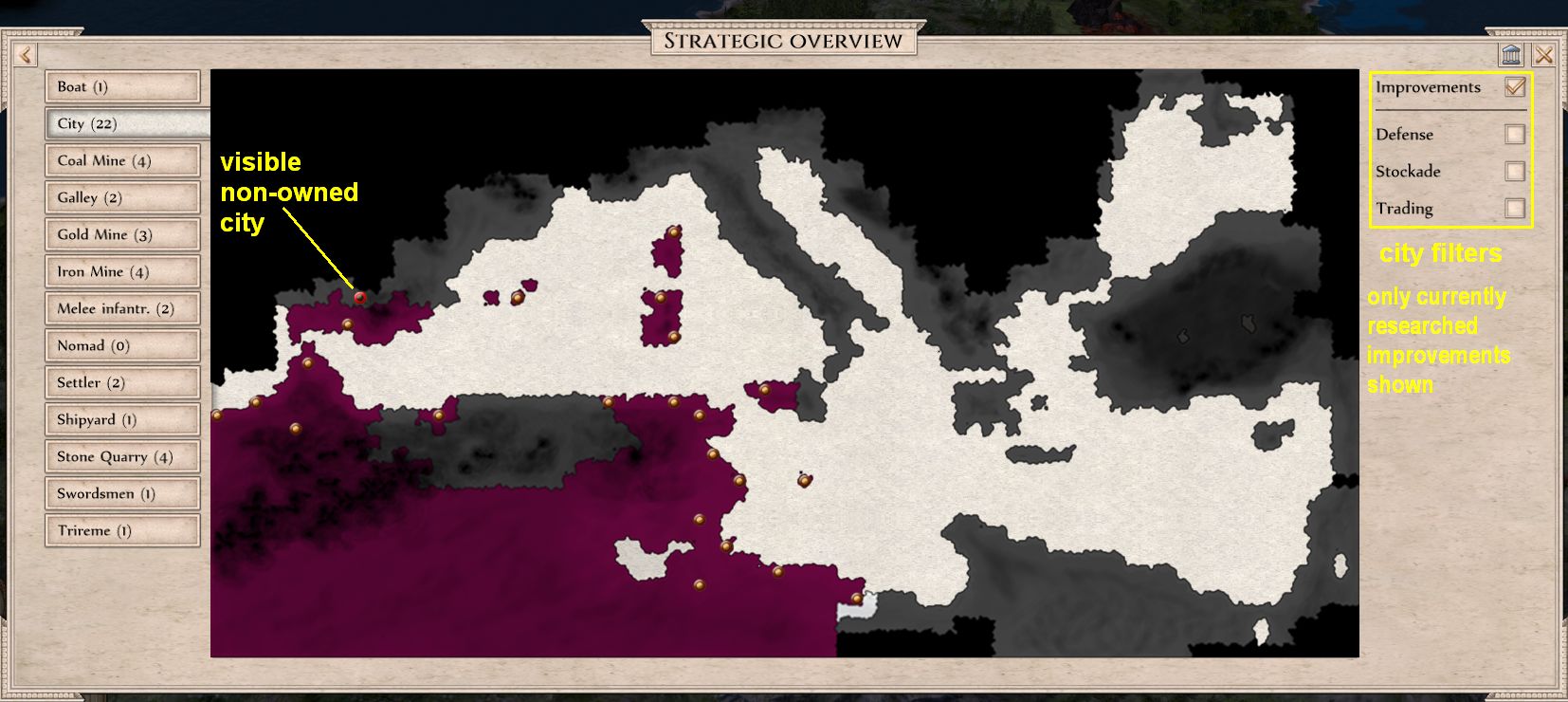Open the Shipyard (1) entry
The height and width of the screenshot is (702, 1568).
123,419
